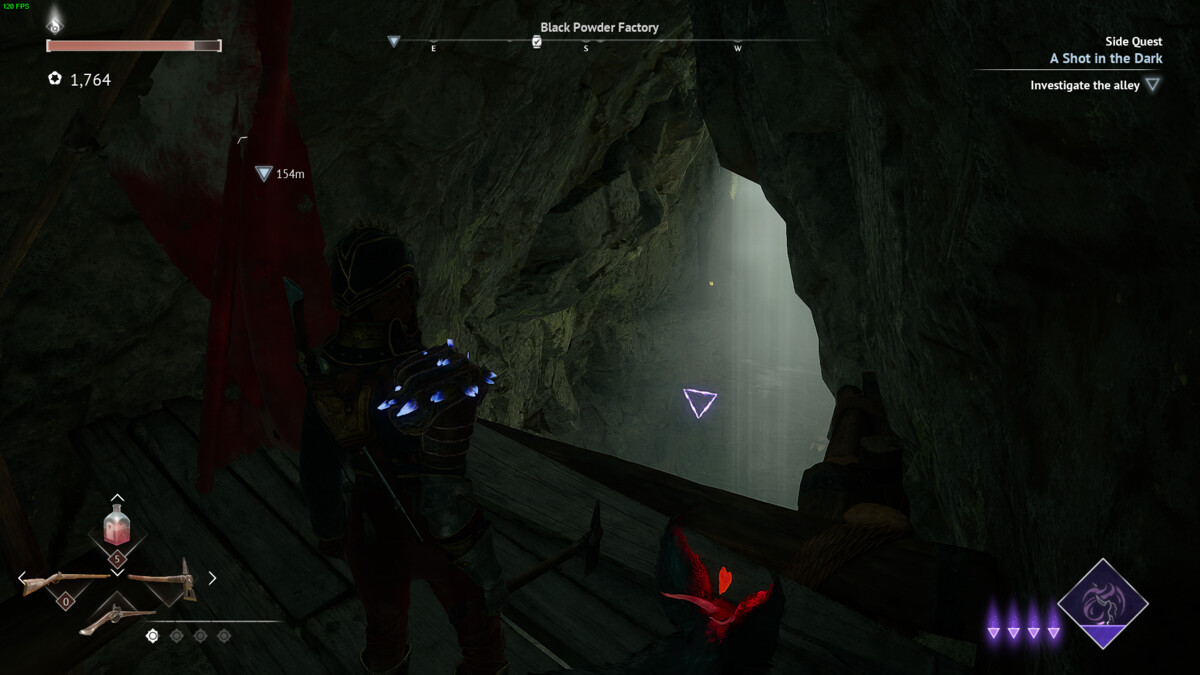The image size is (1200, 675).
Task: Click the Investigate the alley objective
Action: click(x=1085, y=86)
